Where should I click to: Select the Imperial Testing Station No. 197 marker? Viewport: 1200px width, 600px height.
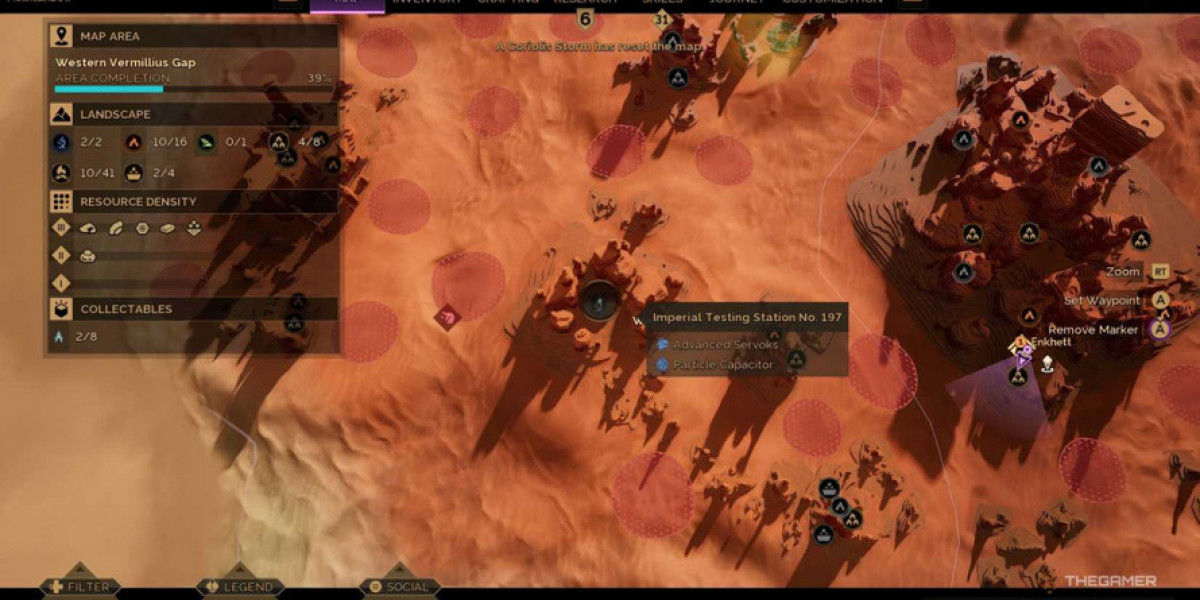pos(599,301)
